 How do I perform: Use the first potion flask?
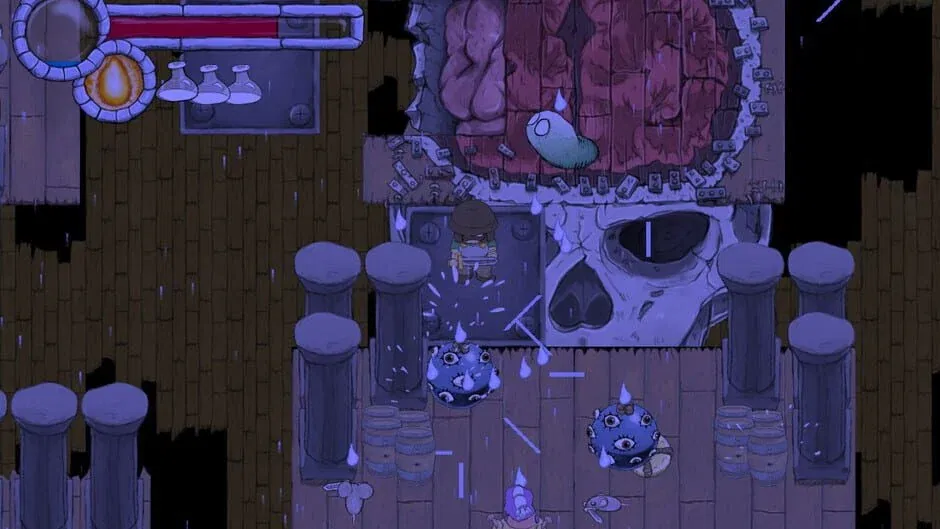177,84
